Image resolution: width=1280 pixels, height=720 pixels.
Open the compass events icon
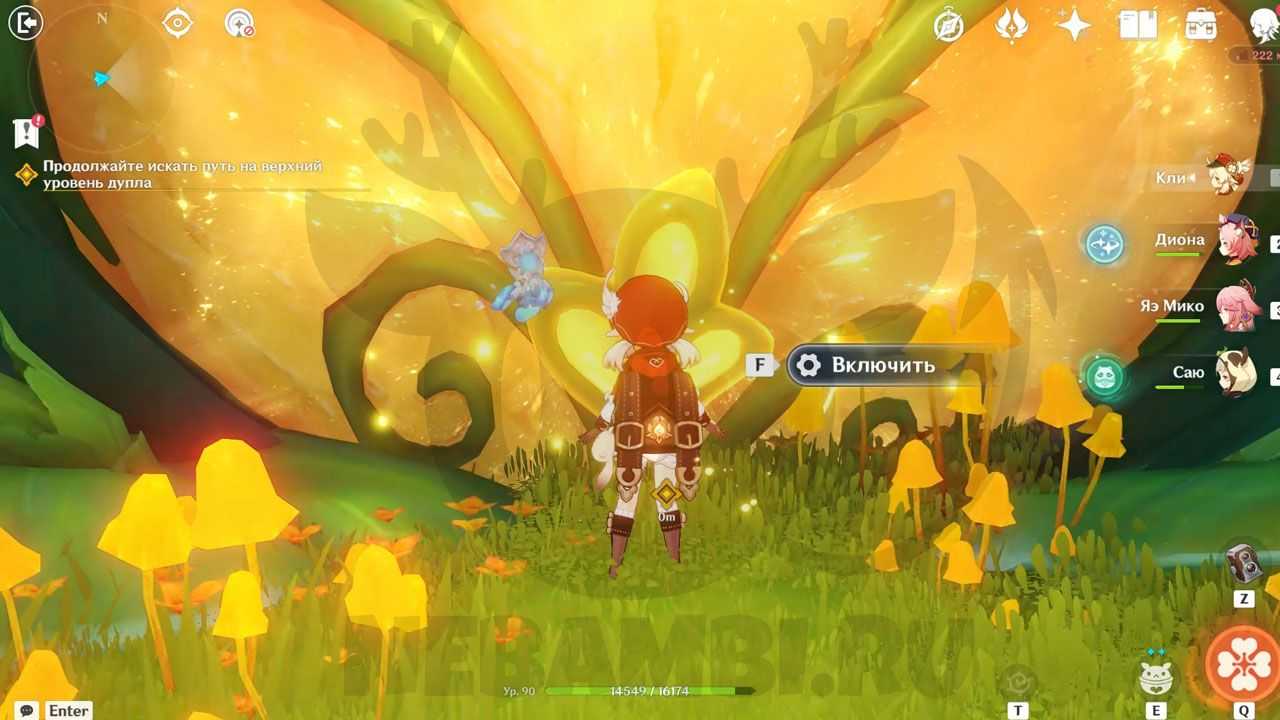(948, 25)
